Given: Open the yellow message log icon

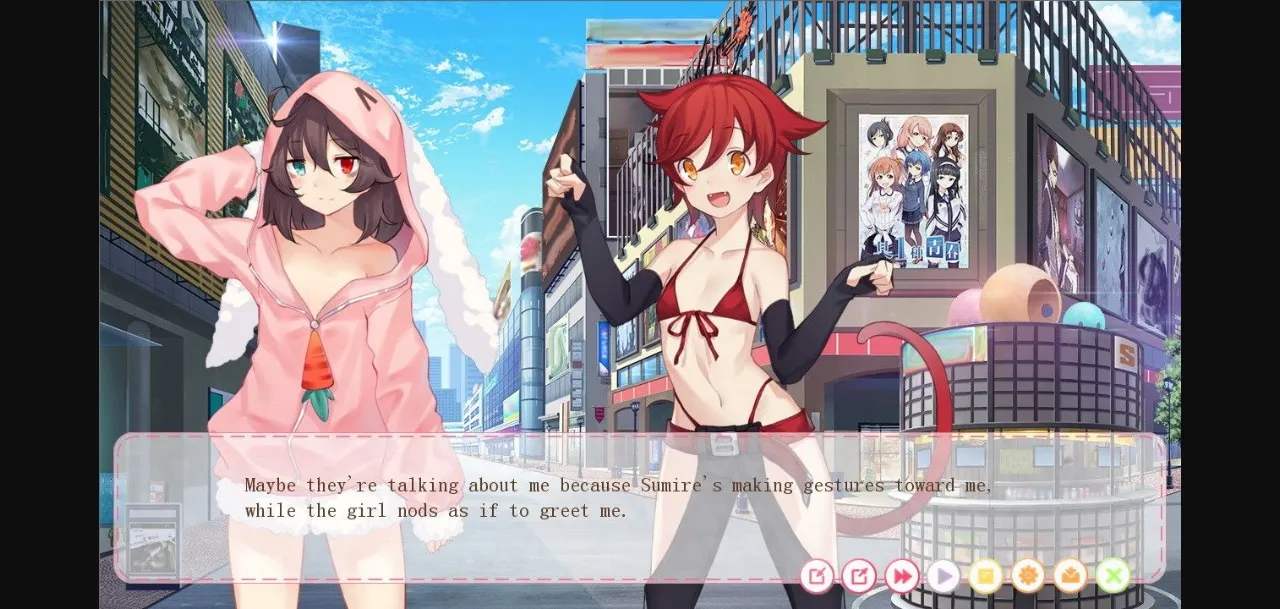Looking at the screenshot, I should pos(985,575).
